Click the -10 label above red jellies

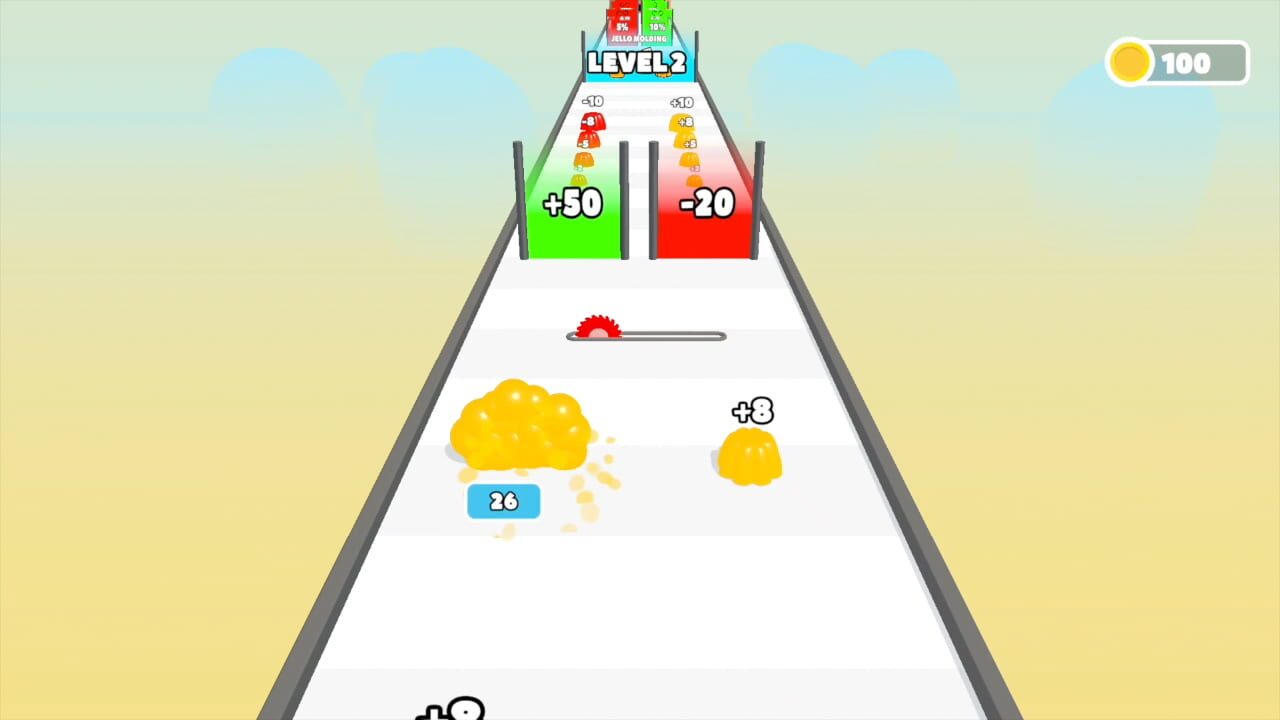pos(594,100)
